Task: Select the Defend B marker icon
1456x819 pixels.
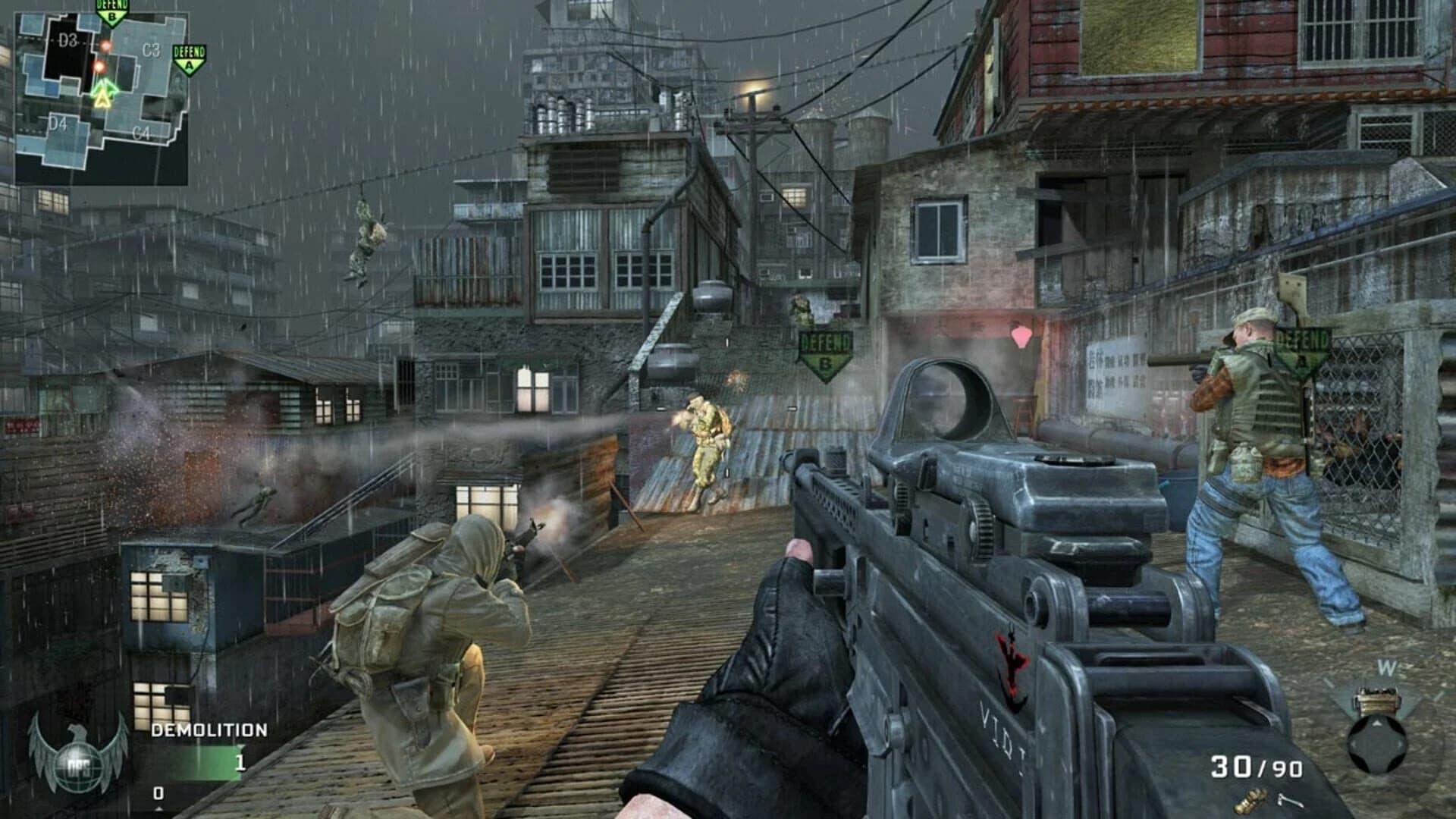Action: coord(112,14)
